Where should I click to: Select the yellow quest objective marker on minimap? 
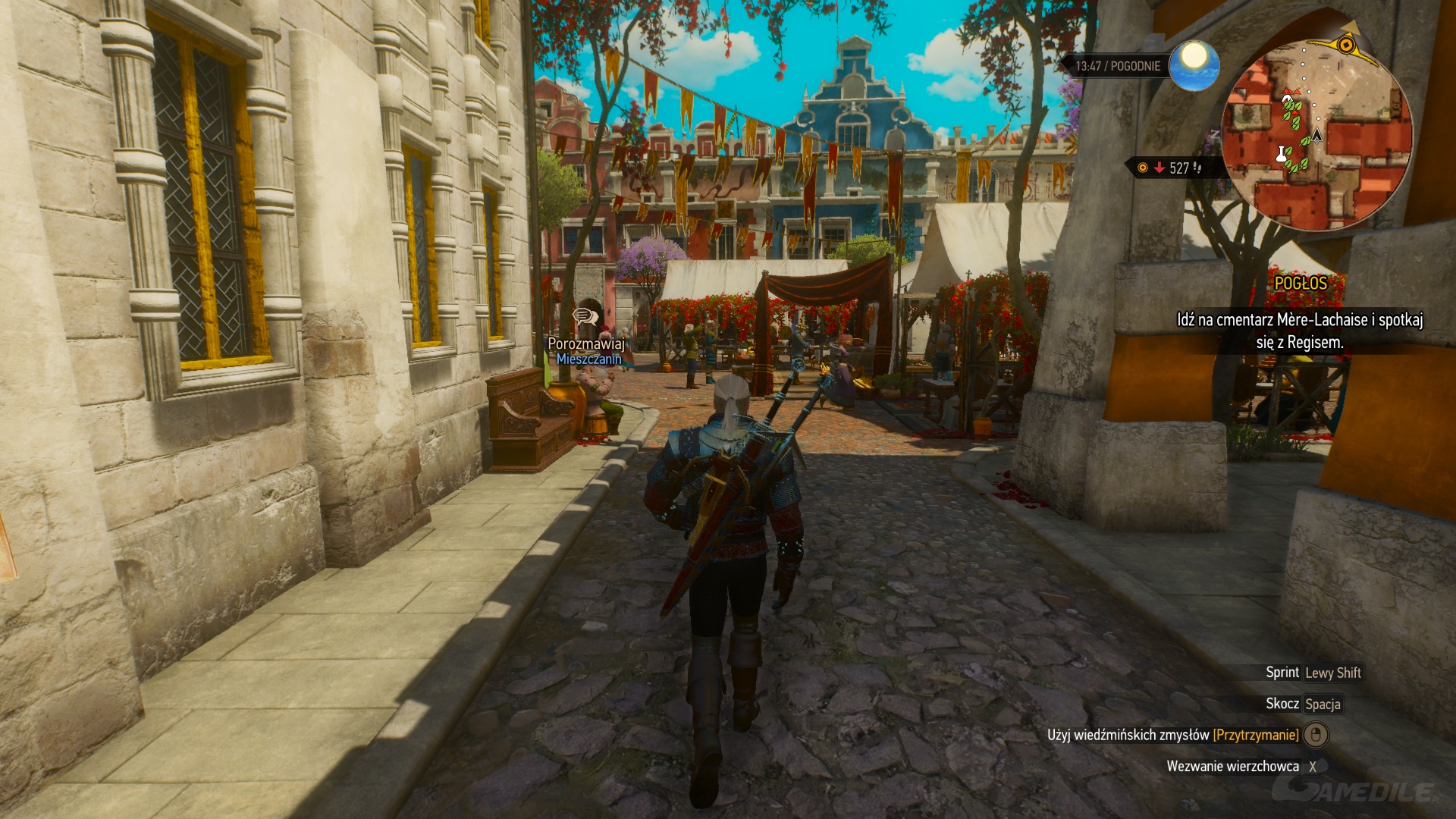[x=1347, y=45]
